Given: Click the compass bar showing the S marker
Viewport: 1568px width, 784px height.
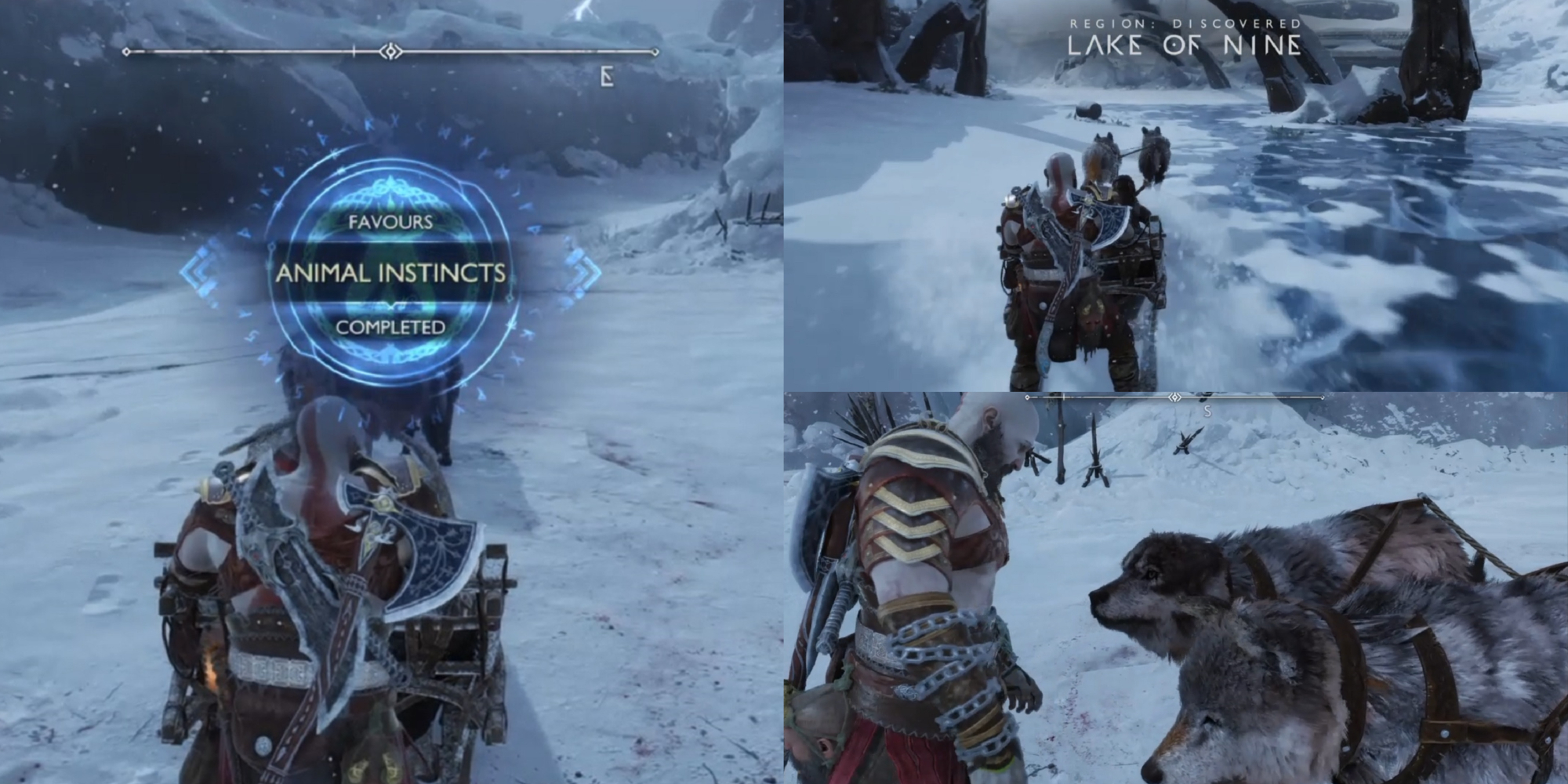Looking at the screenshot, I should point(1174,398).
